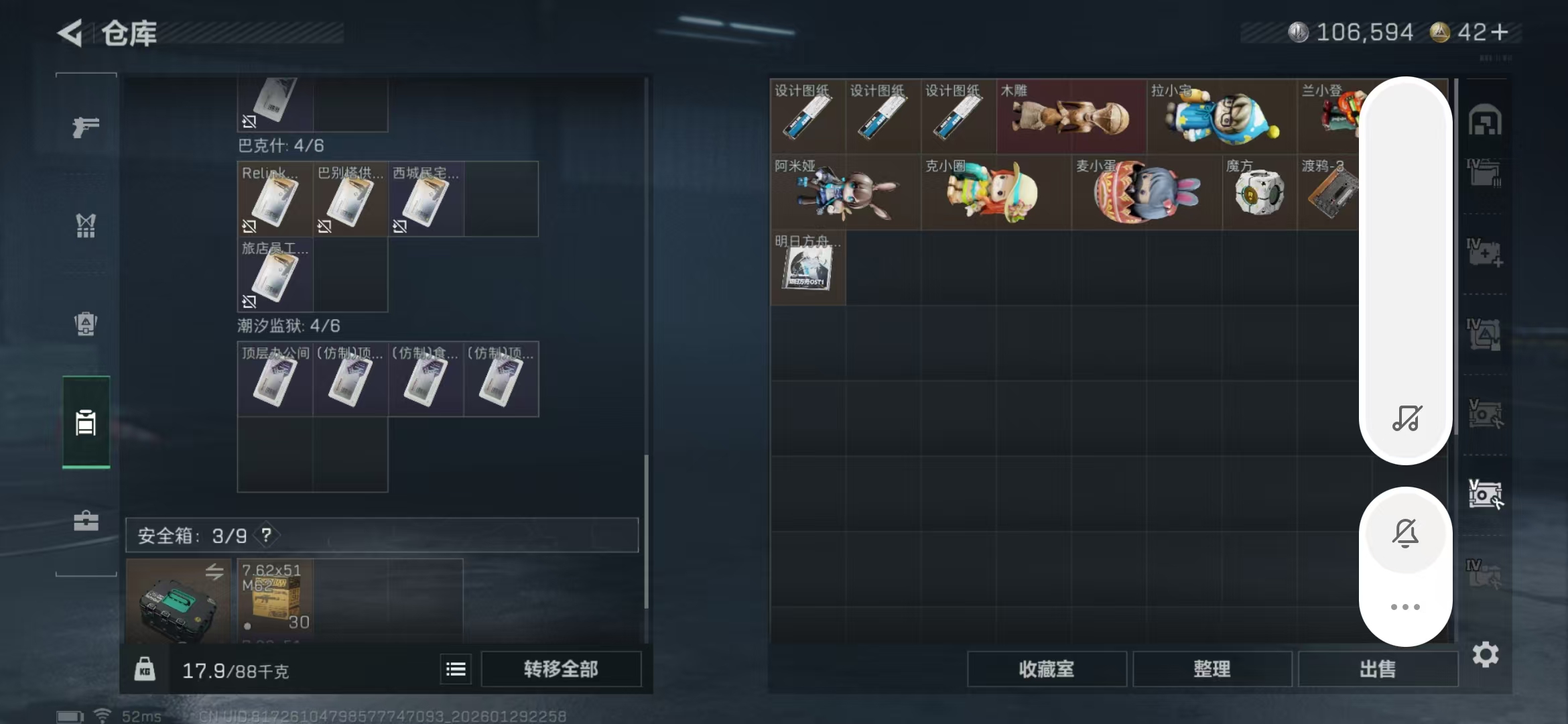Open the storage locker icon in left sidebar

86,422
